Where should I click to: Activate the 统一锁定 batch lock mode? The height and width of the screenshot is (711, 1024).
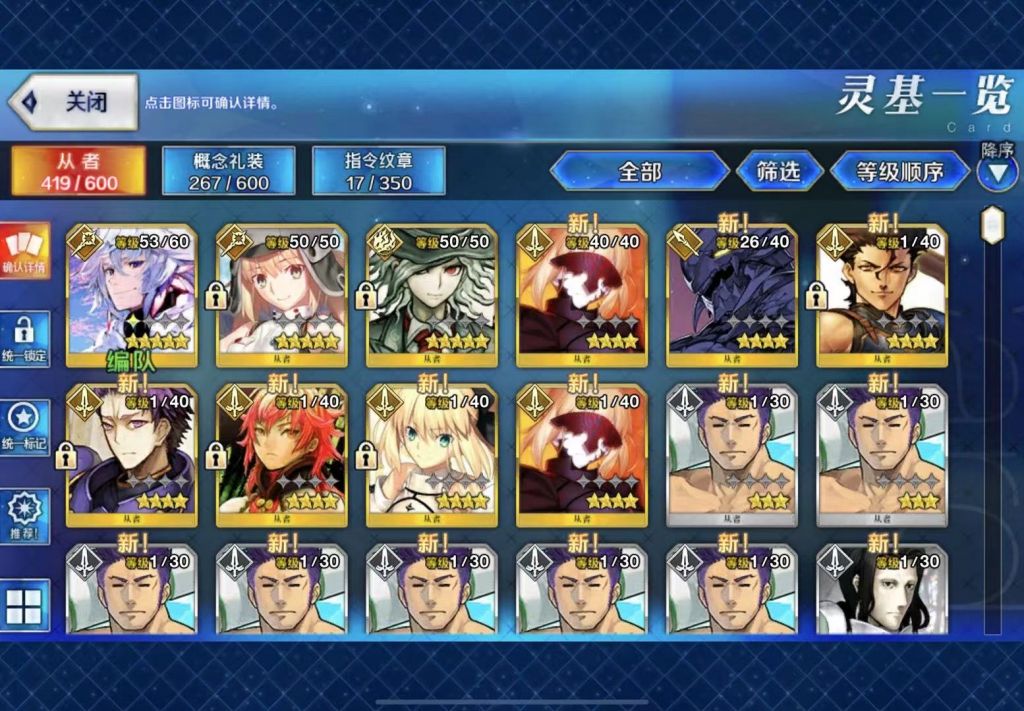click(x=24, y=340)
